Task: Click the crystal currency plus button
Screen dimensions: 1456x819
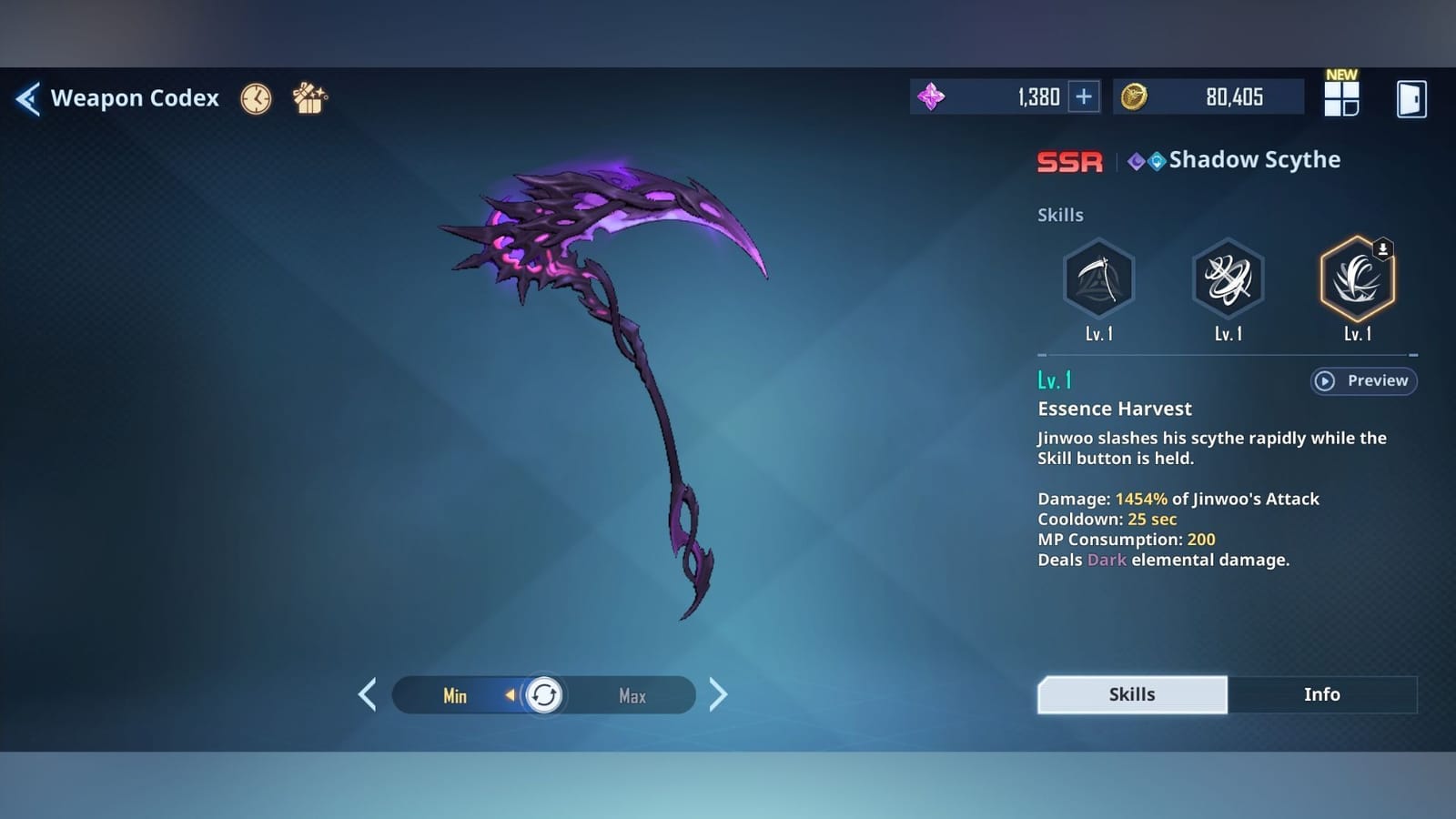Action: [1085, 96]
